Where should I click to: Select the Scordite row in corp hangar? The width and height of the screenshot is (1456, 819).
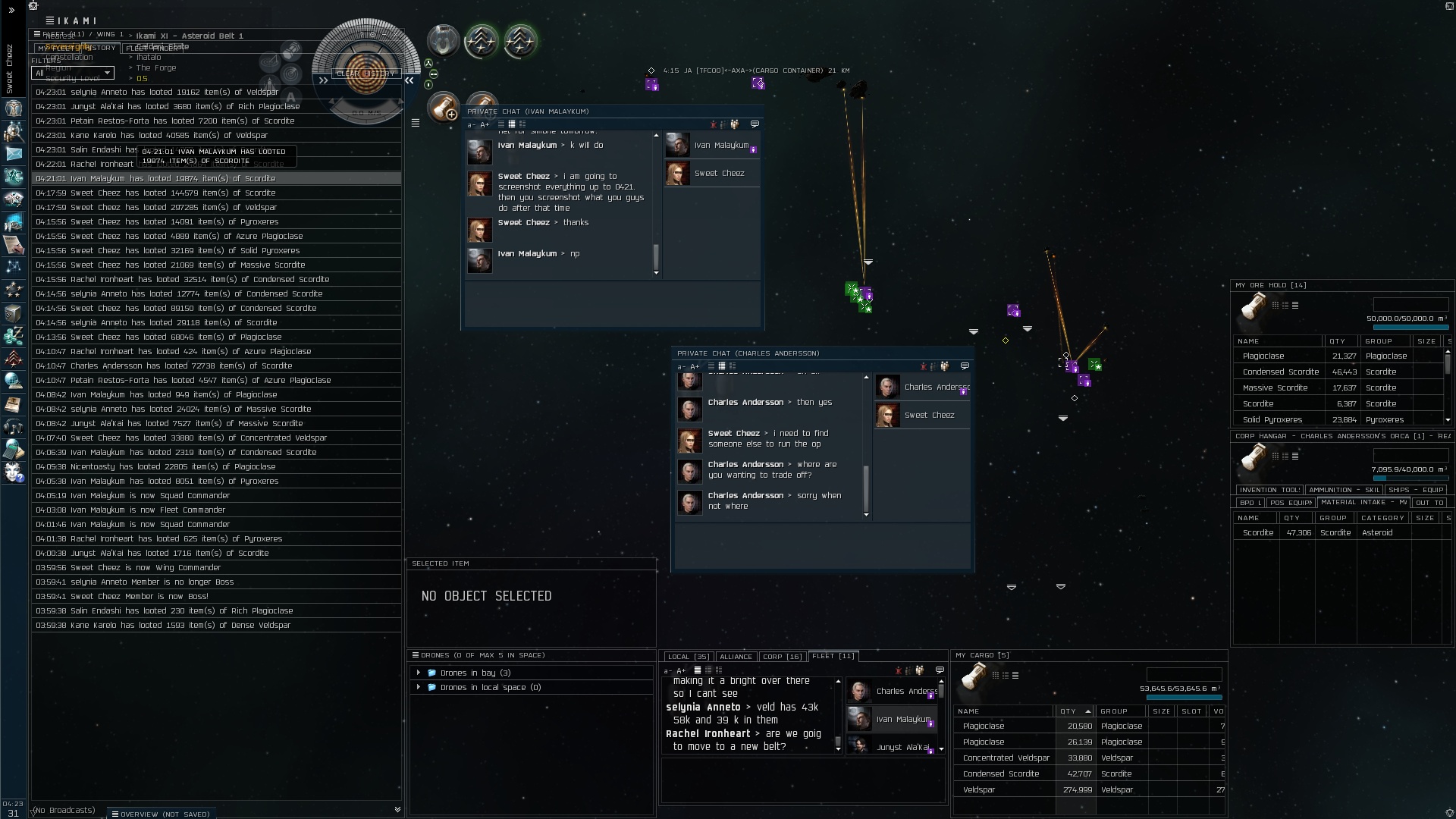[1258, 532]
